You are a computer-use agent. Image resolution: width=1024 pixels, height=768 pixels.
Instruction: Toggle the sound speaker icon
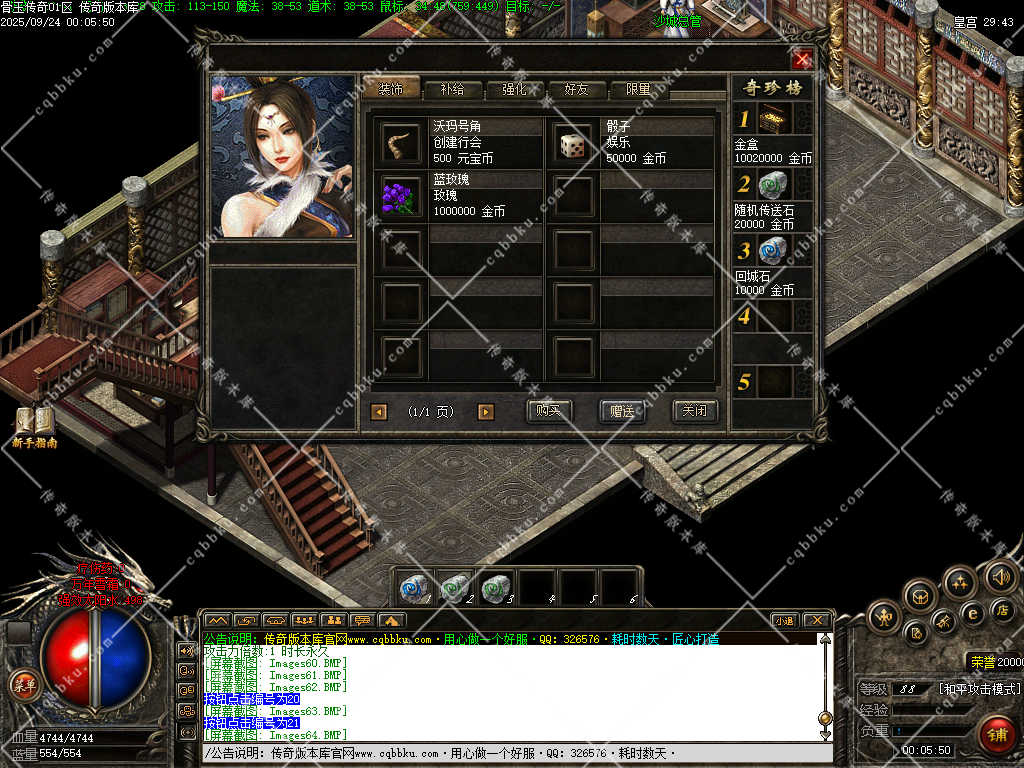point(1000,576)
